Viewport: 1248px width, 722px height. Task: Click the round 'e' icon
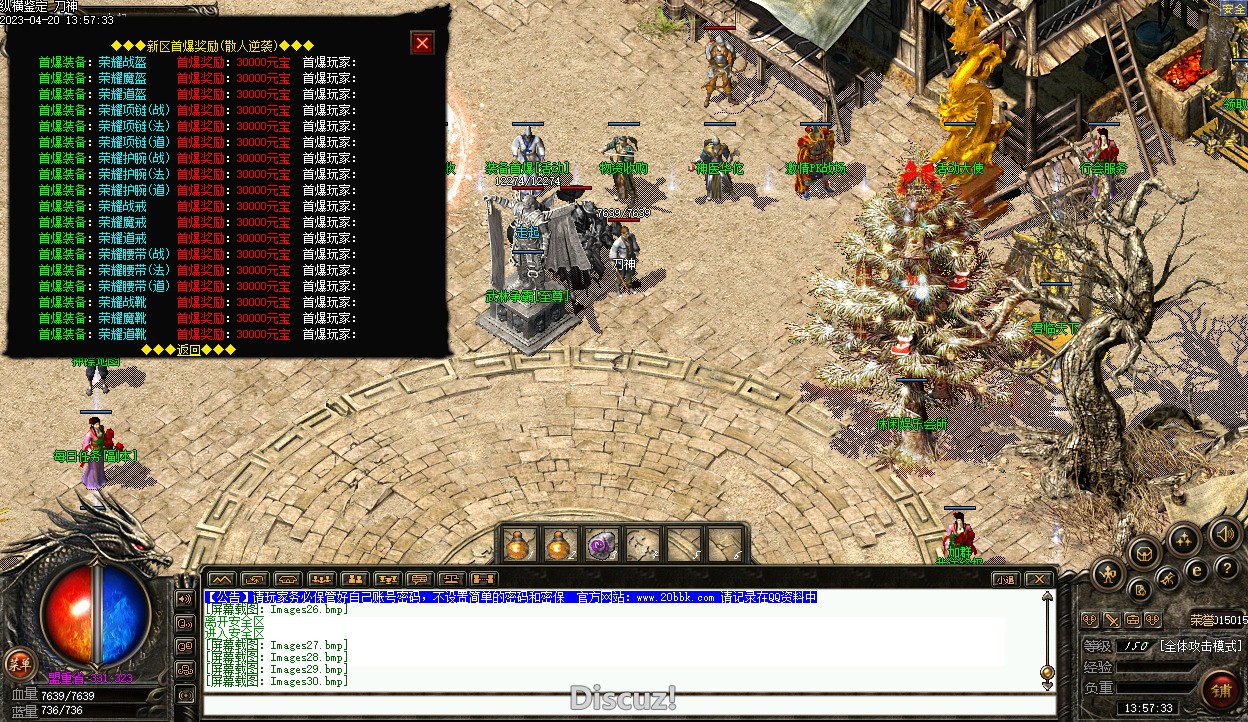pos(1195,571)
